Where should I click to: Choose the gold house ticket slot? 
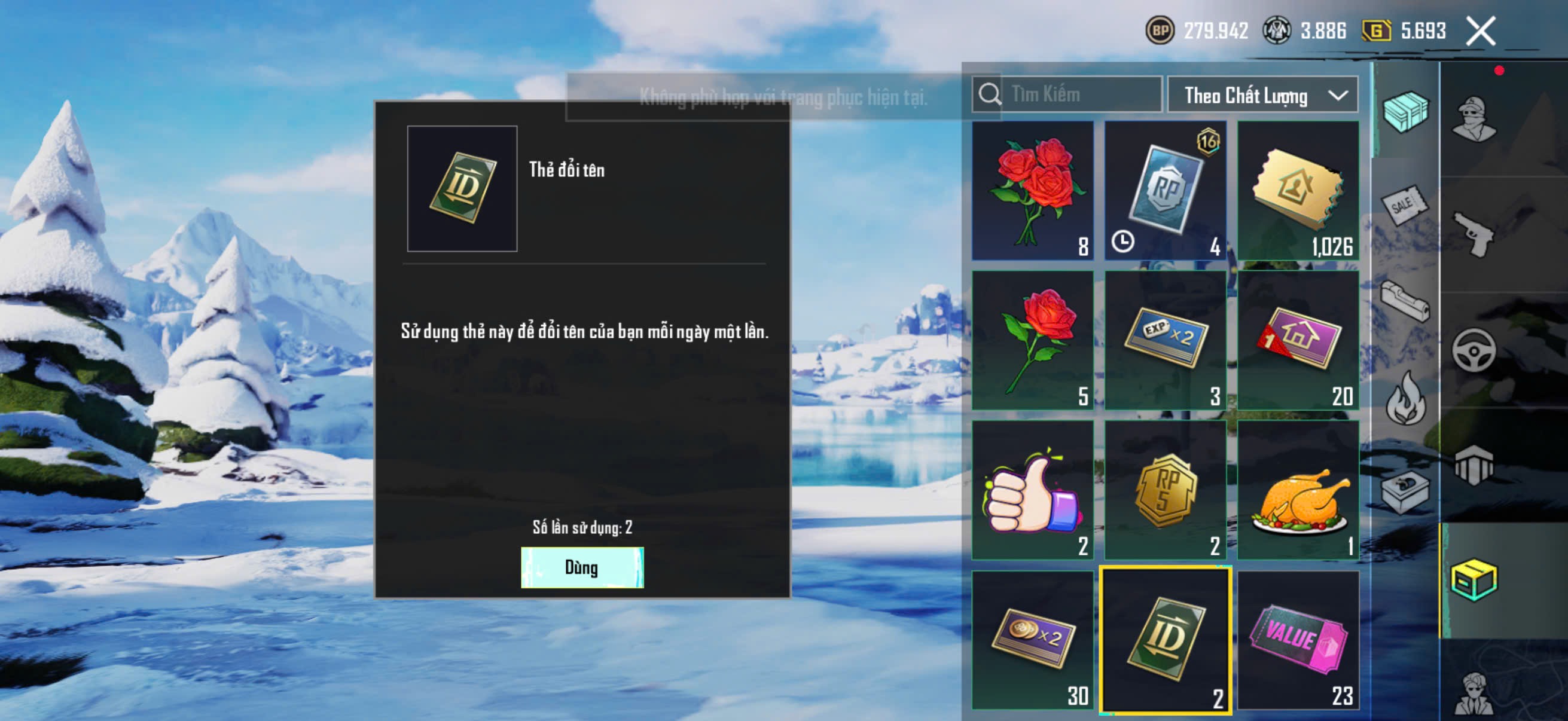[1298, 191]
